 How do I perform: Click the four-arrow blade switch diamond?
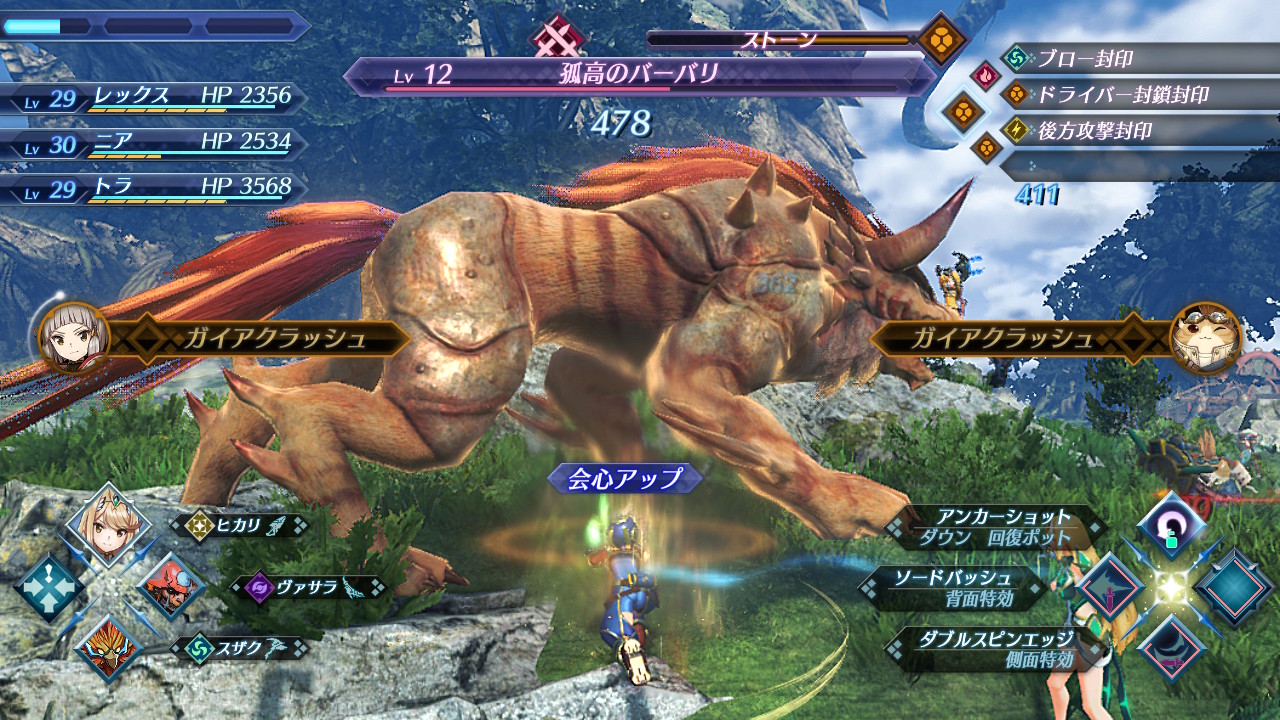tap(47, 586)
